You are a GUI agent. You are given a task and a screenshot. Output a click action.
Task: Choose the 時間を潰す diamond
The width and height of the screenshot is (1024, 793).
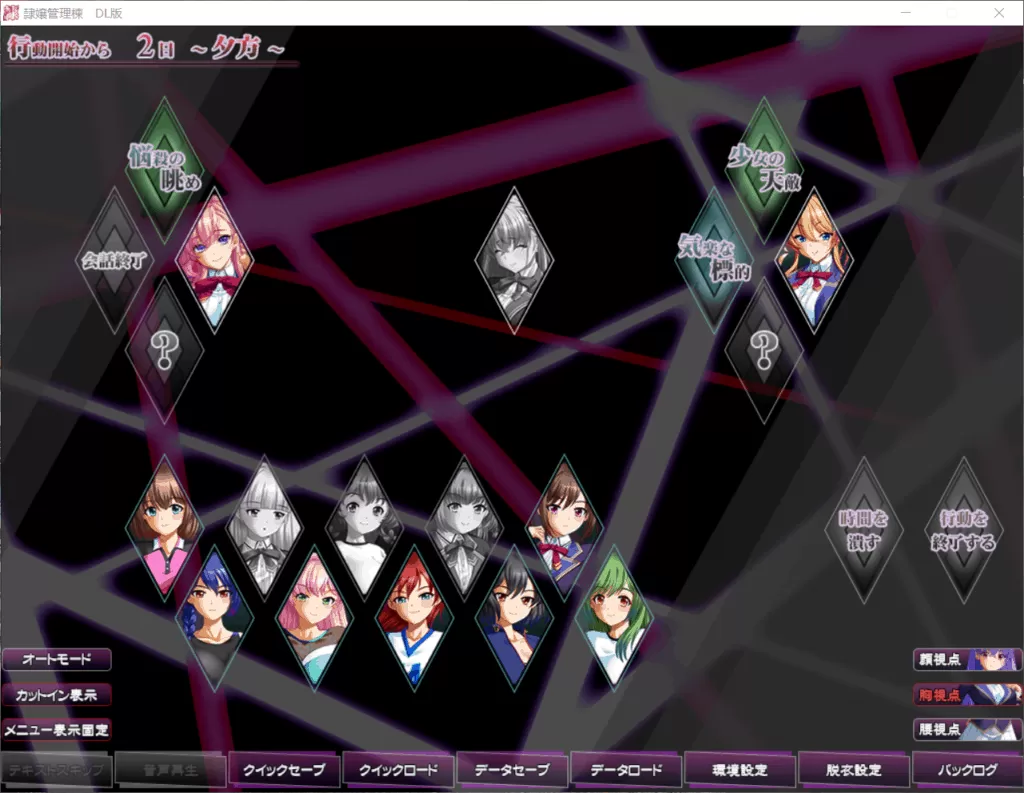click(864, 530)
